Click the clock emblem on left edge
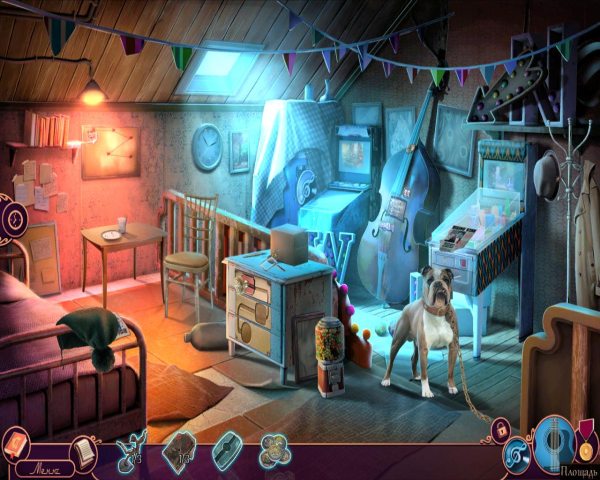 (12, 217)
